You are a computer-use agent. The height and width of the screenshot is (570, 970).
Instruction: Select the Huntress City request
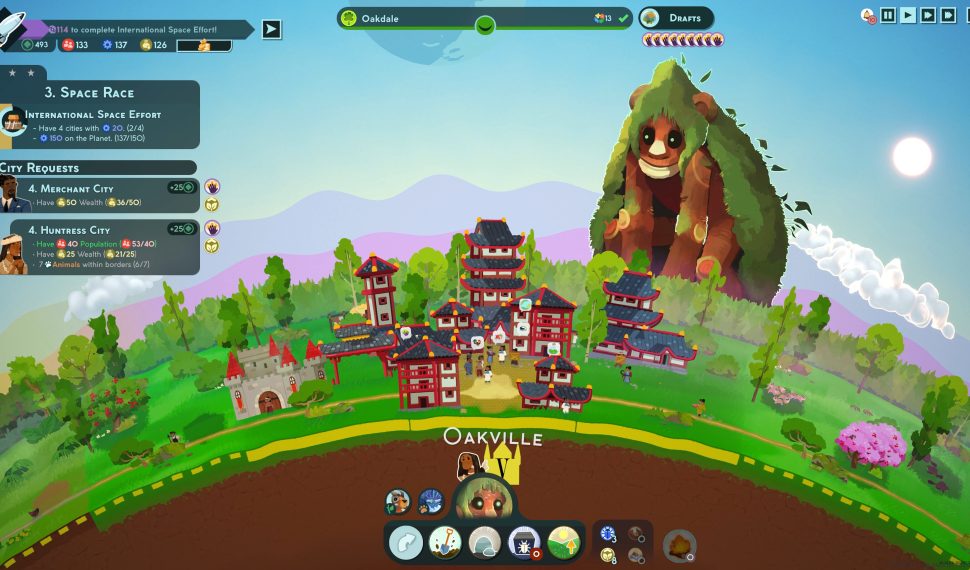(100, 247)
